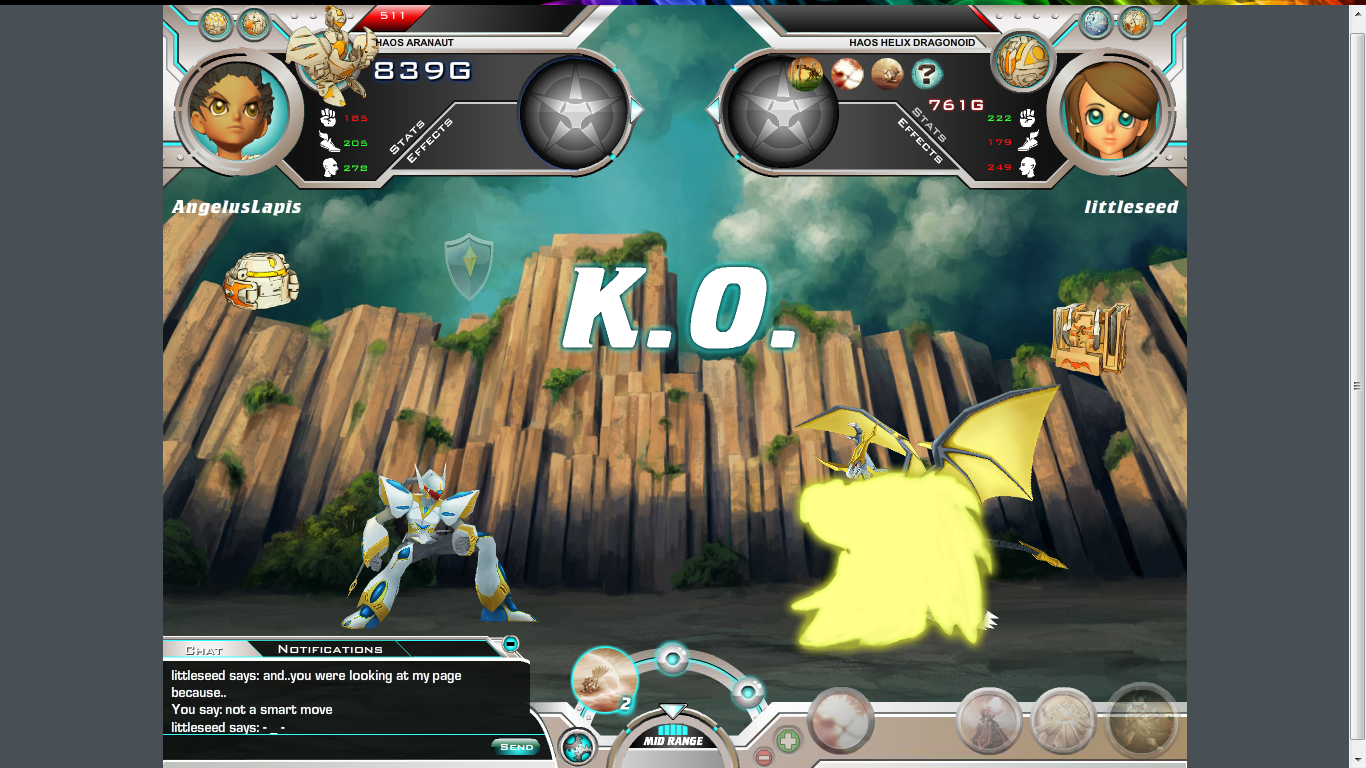Minimize the chat panel

pyautogui.click(x=510, y=643)
